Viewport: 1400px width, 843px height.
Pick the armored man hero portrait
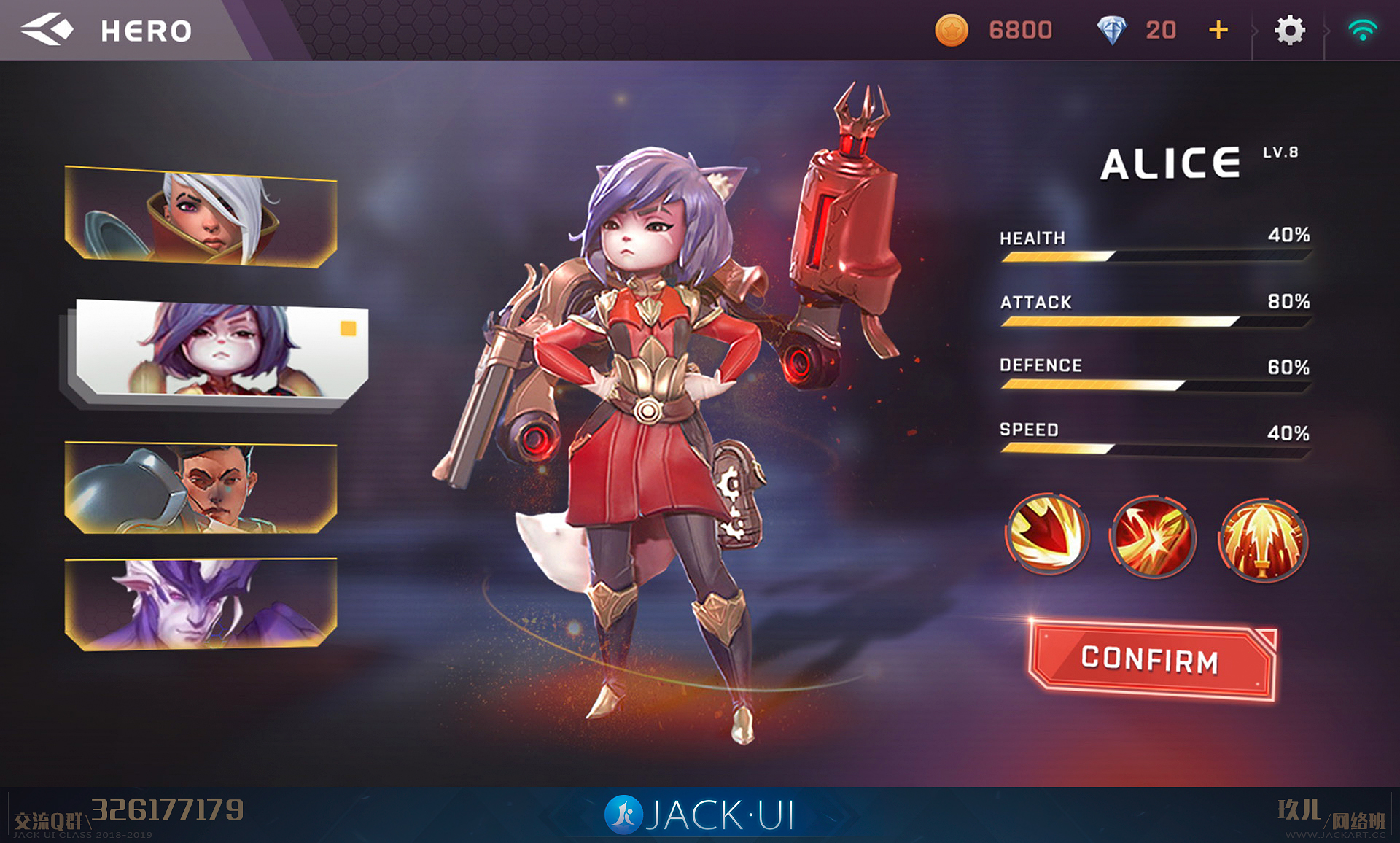point(201,487)
